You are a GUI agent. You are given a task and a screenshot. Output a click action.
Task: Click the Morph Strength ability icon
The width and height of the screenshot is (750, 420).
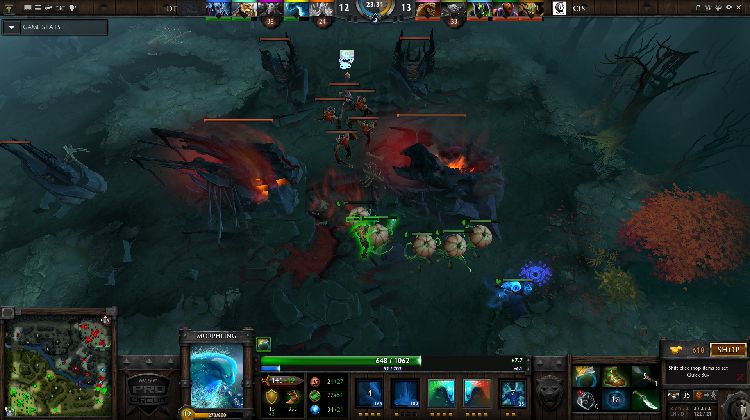(x=476, y=390)
